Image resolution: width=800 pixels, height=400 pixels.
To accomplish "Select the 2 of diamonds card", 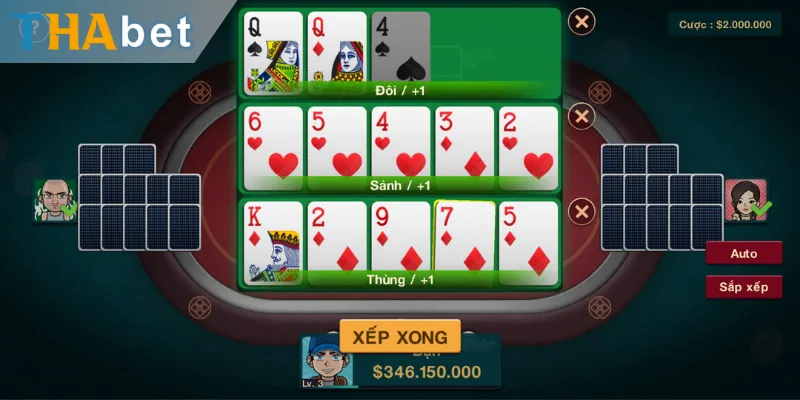I will (336, 238).
